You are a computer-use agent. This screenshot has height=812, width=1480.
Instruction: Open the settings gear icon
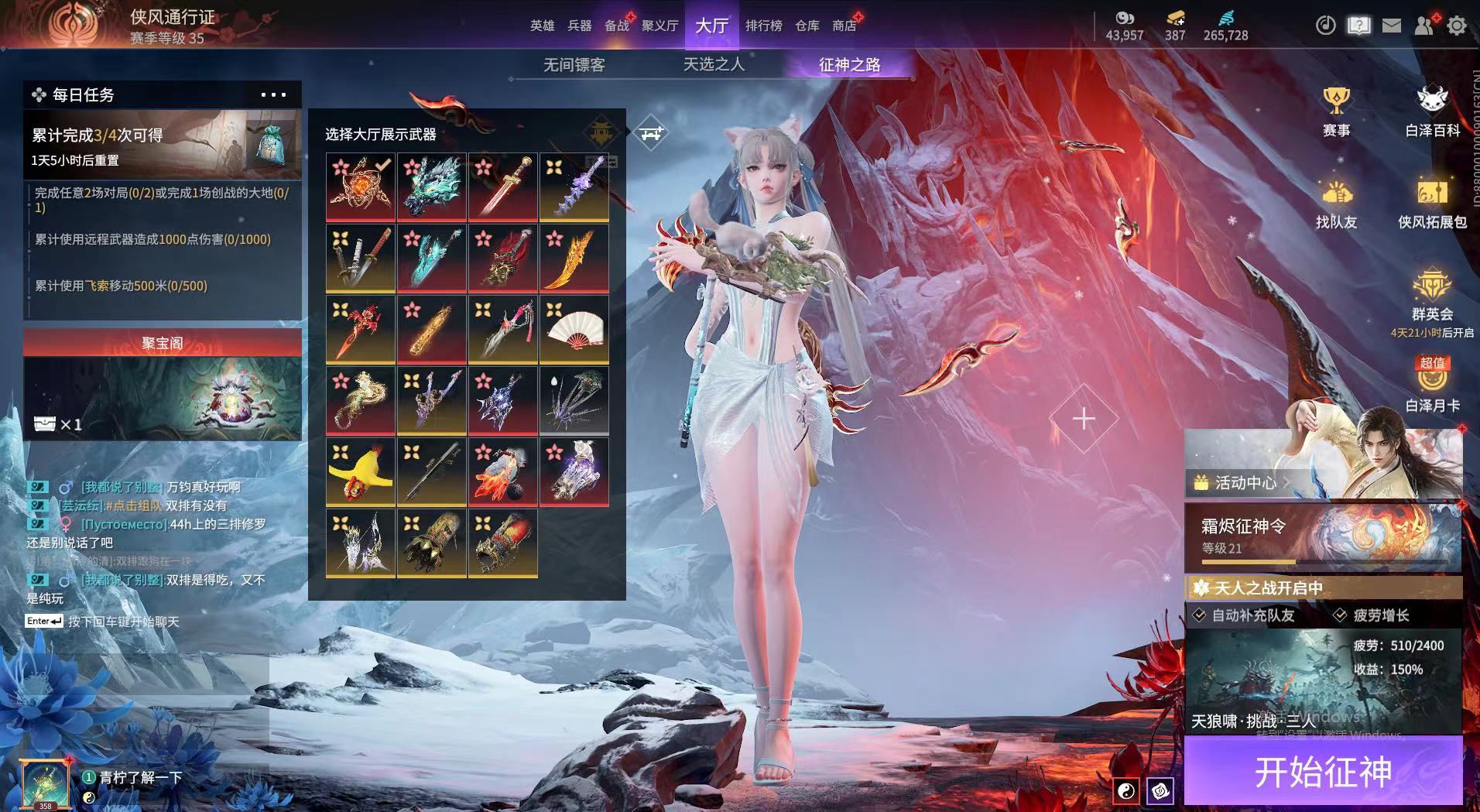click(x=1457, y=26)
